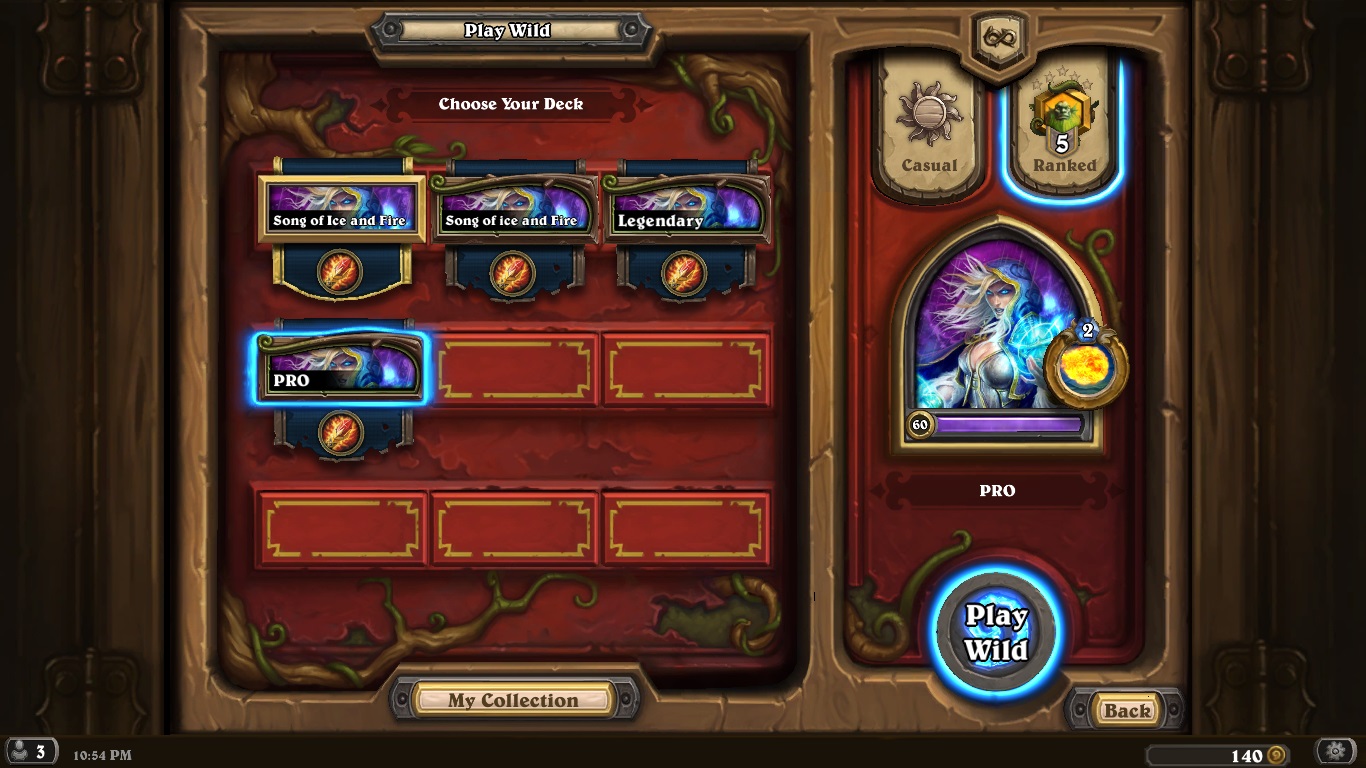Go back with the Back button
This screenshot has height=768, width=1366.
(x=1128, y=711)
